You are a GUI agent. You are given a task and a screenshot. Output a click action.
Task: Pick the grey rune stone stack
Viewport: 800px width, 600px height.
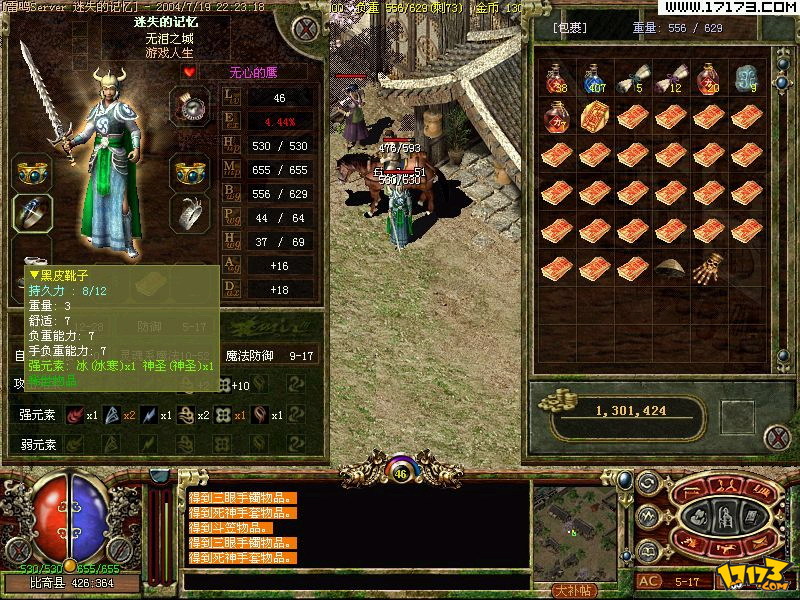(x=746, y=79)
